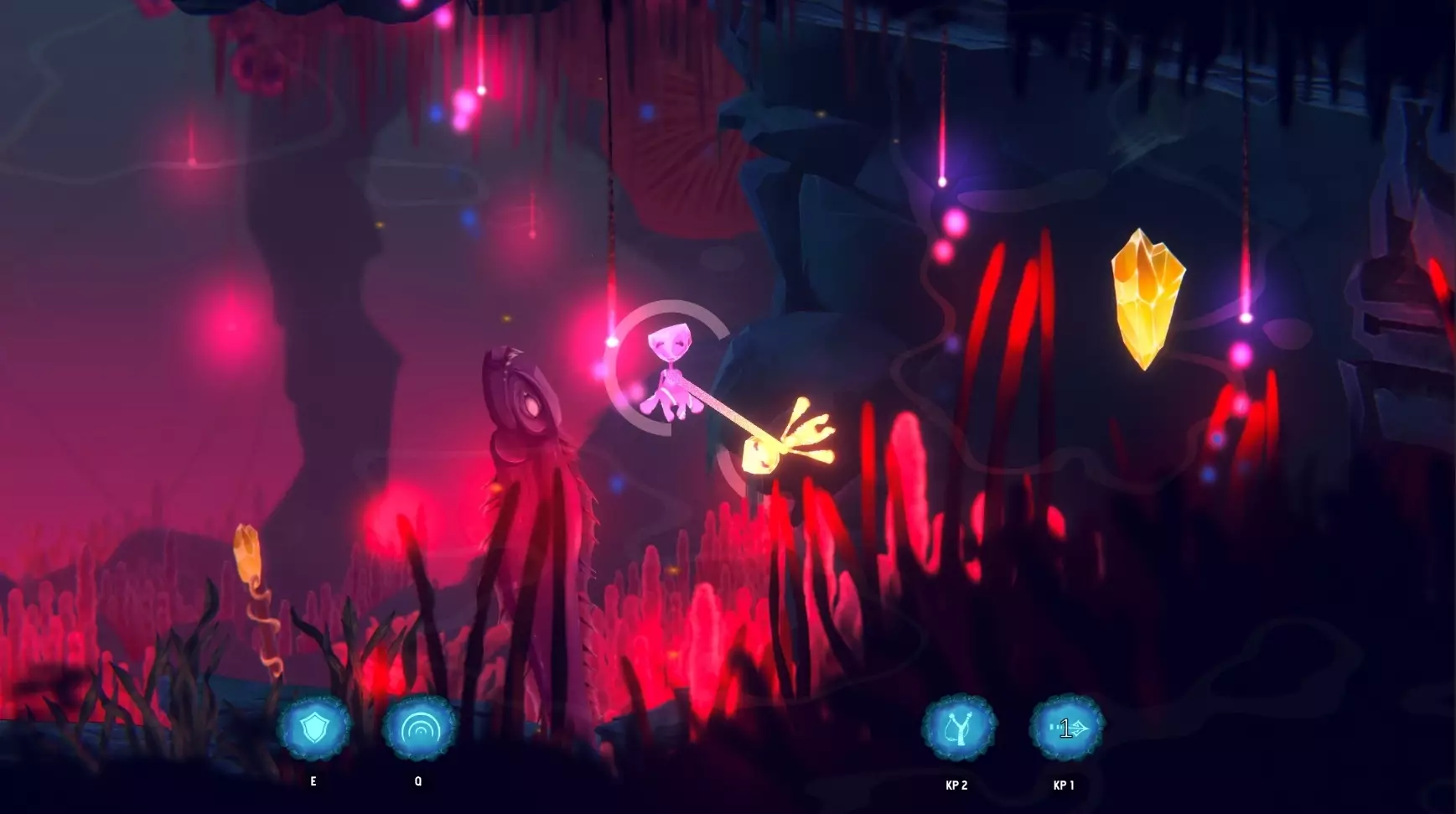Select the slingshot ability icon
Viewport: 1456px width, 814px height.
click(x=959, y=728)
